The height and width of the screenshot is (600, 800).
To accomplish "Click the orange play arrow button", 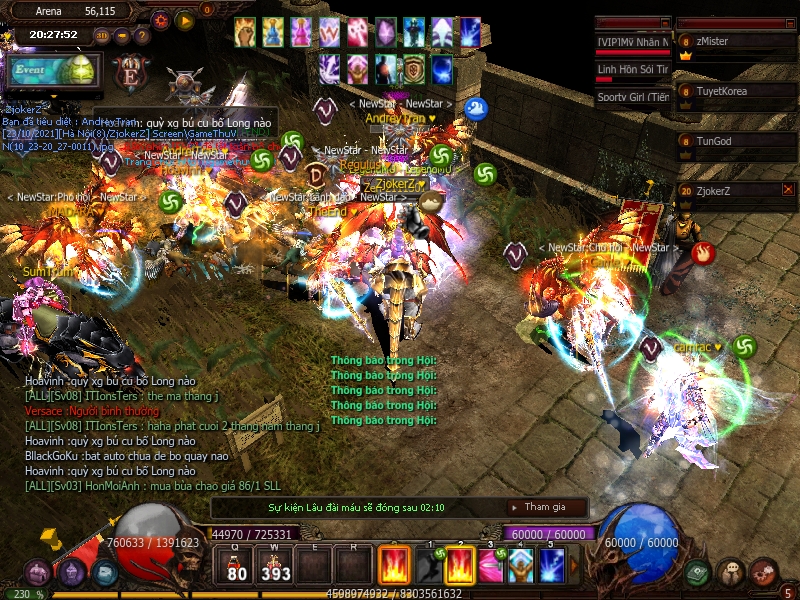I will coord(184,20).
